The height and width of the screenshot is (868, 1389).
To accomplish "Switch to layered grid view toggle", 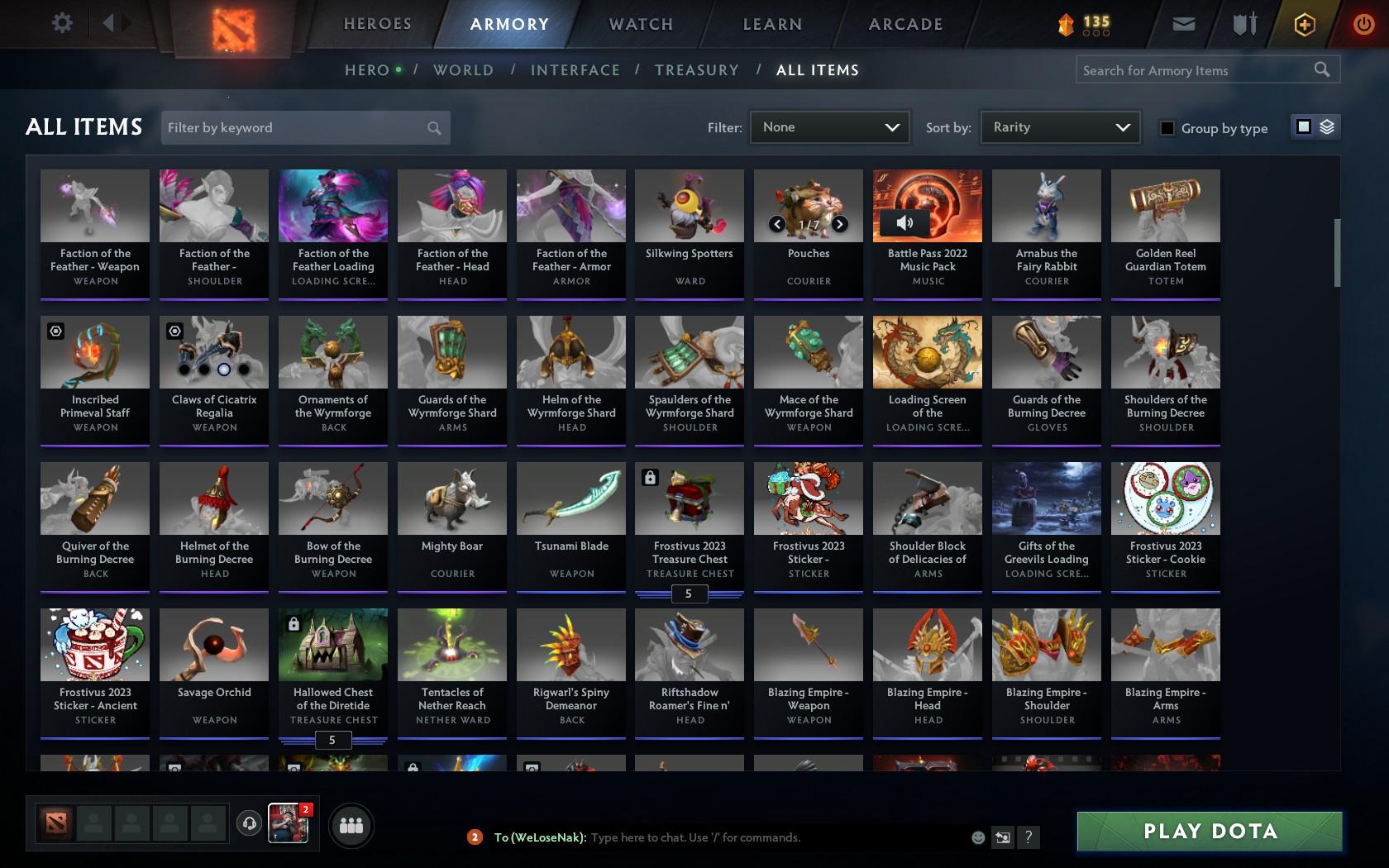I will click(x=1327, y=127).
